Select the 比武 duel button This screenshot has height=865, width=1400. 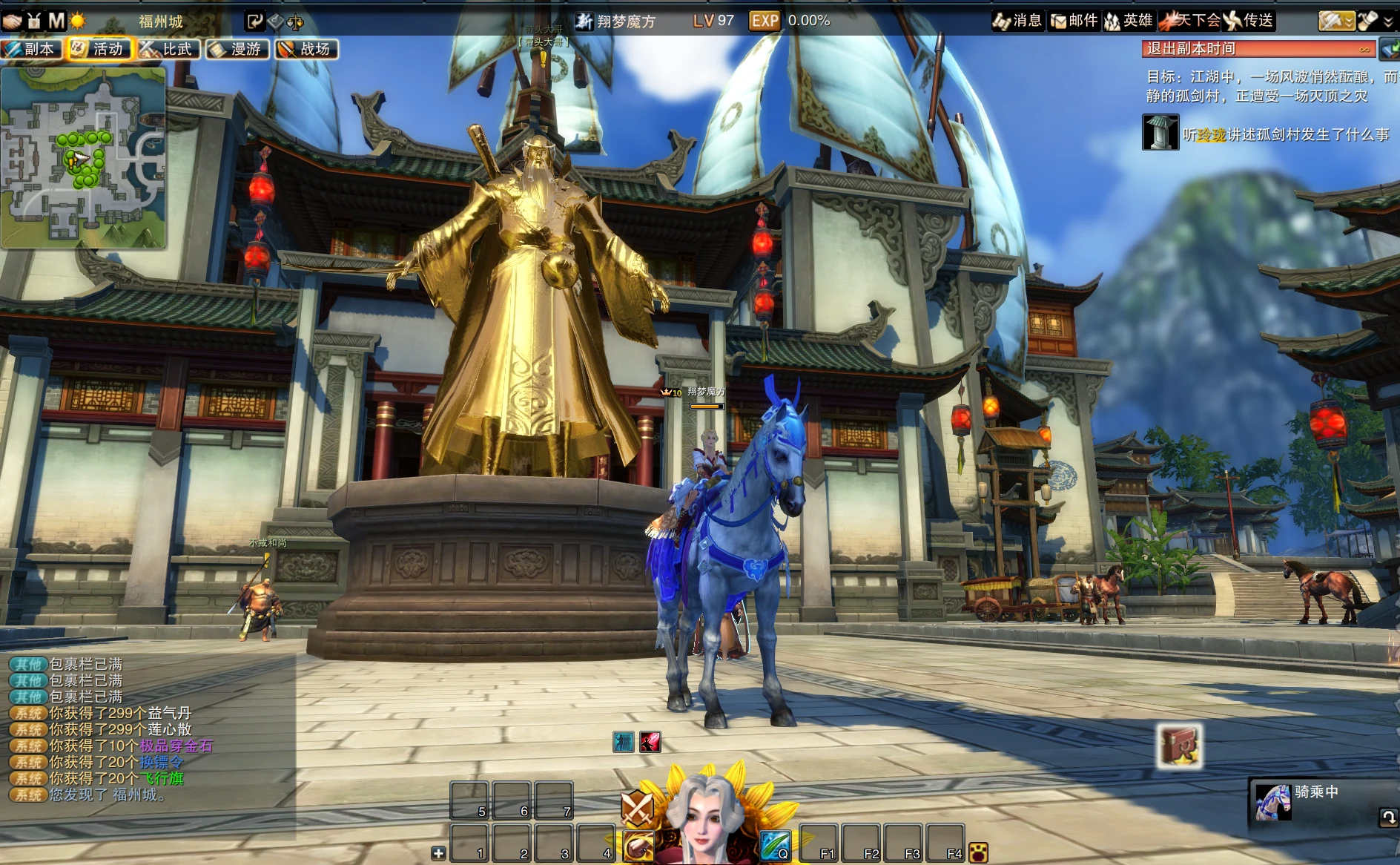168,49
